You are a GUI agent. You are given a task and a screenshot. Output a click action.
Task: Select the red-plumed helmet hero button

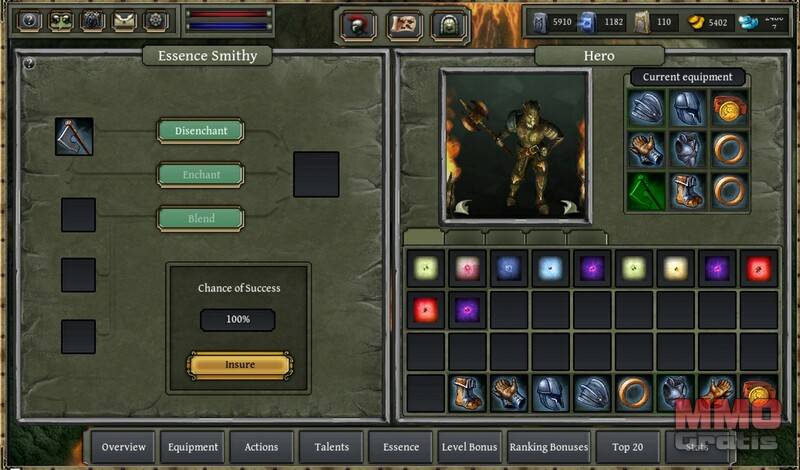pyautogui.click(x=358, y=25)
